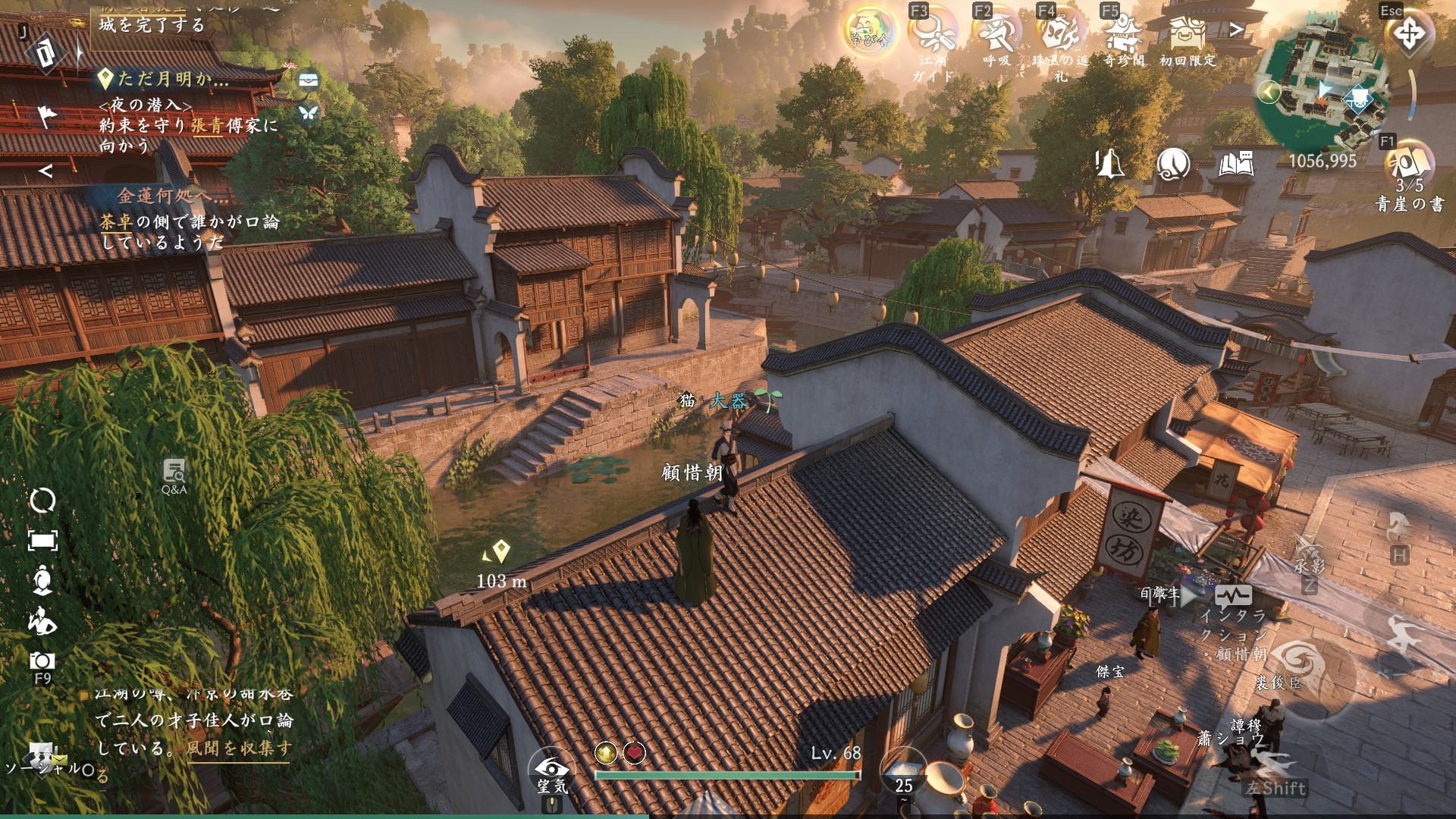Click the flag icon on left edge

click(x=47, y=116)
